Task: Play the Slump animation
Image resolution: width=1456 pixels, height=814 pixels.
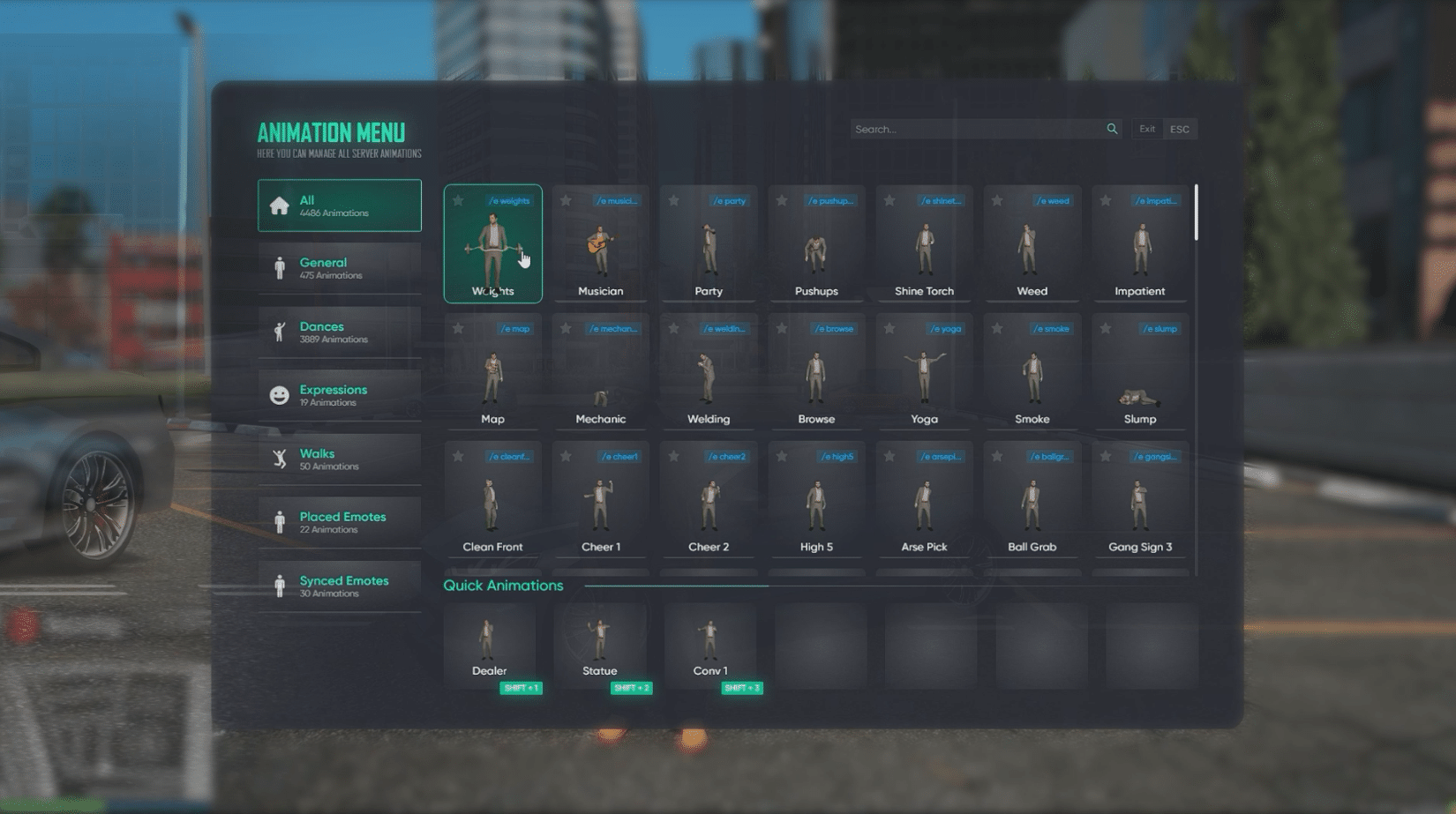Action: 1139,377
